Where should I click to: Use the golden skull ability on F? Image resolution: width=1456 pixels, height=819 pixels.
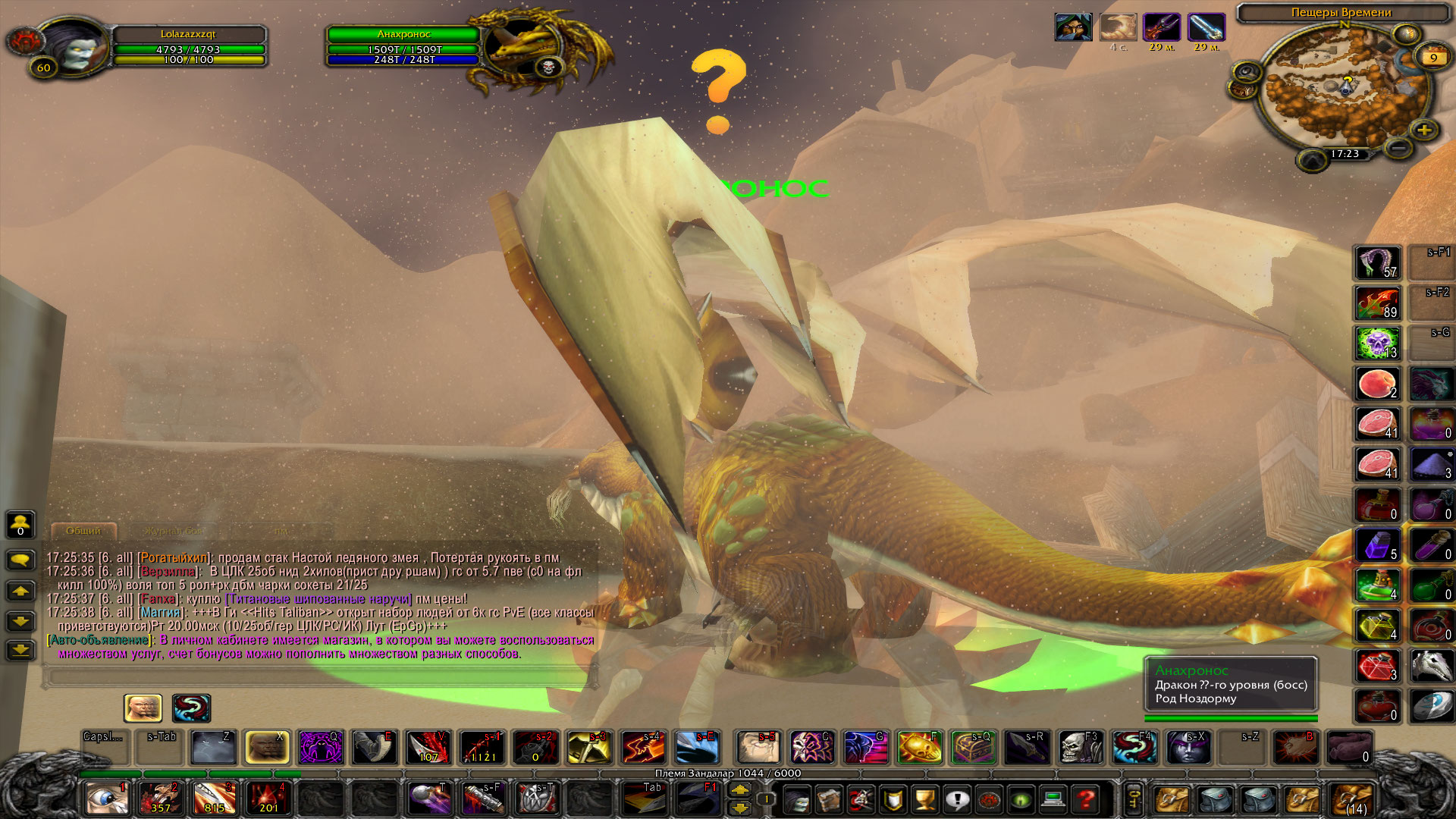click(x=919, y=748)
